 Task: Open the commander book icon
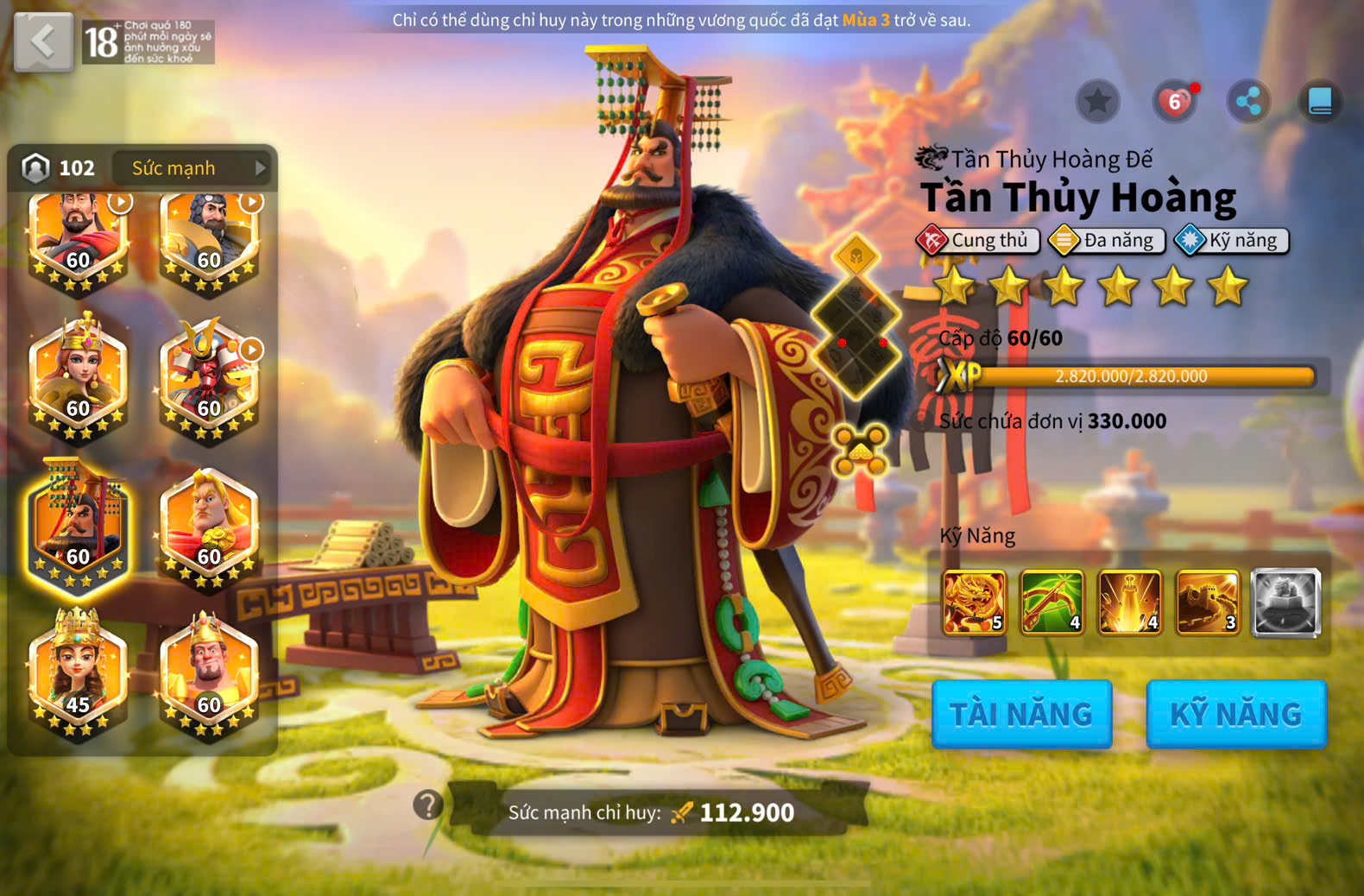click(1320, 102)
